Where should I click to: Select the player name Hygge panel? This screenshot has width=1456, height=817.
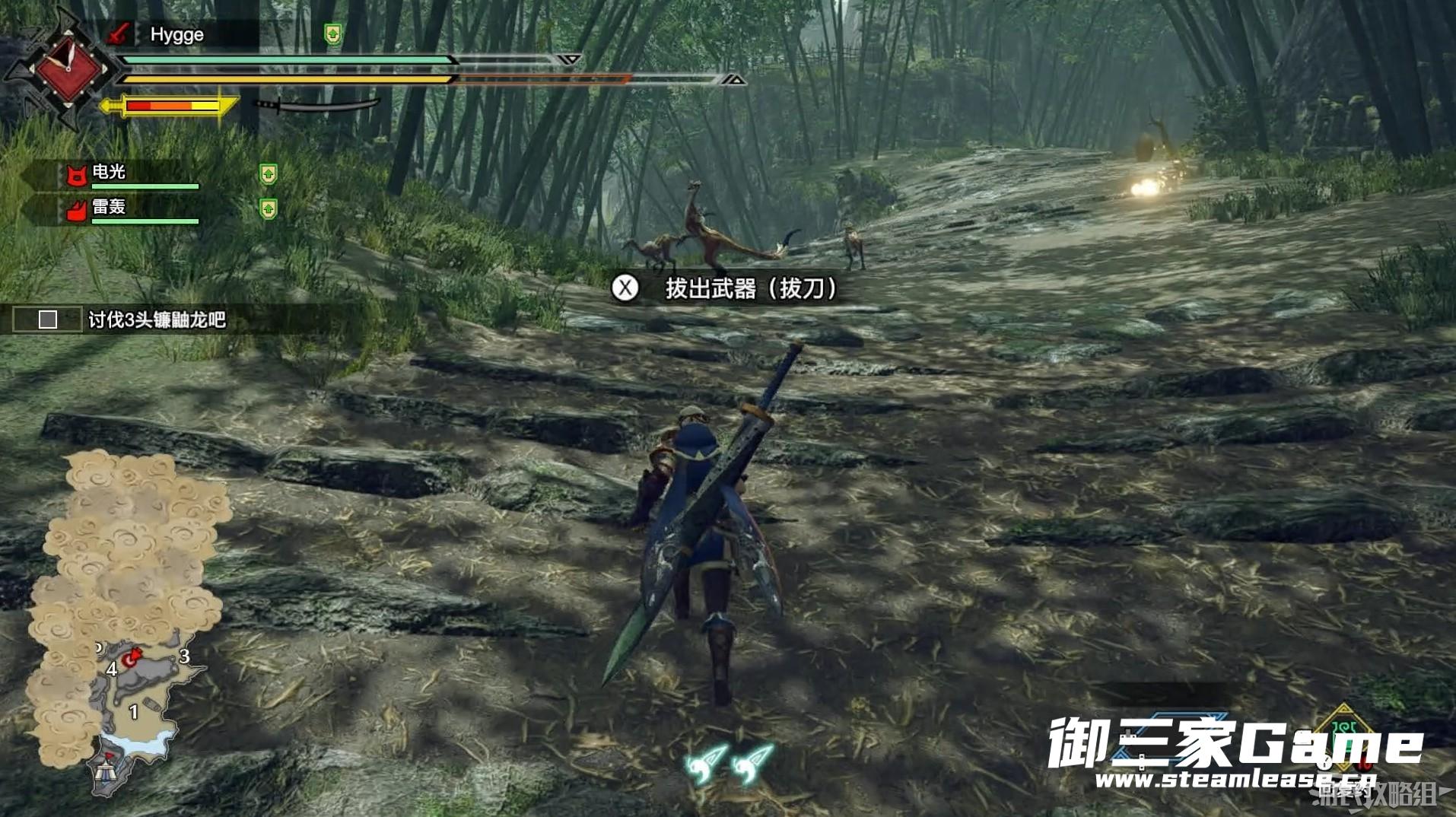176,34
